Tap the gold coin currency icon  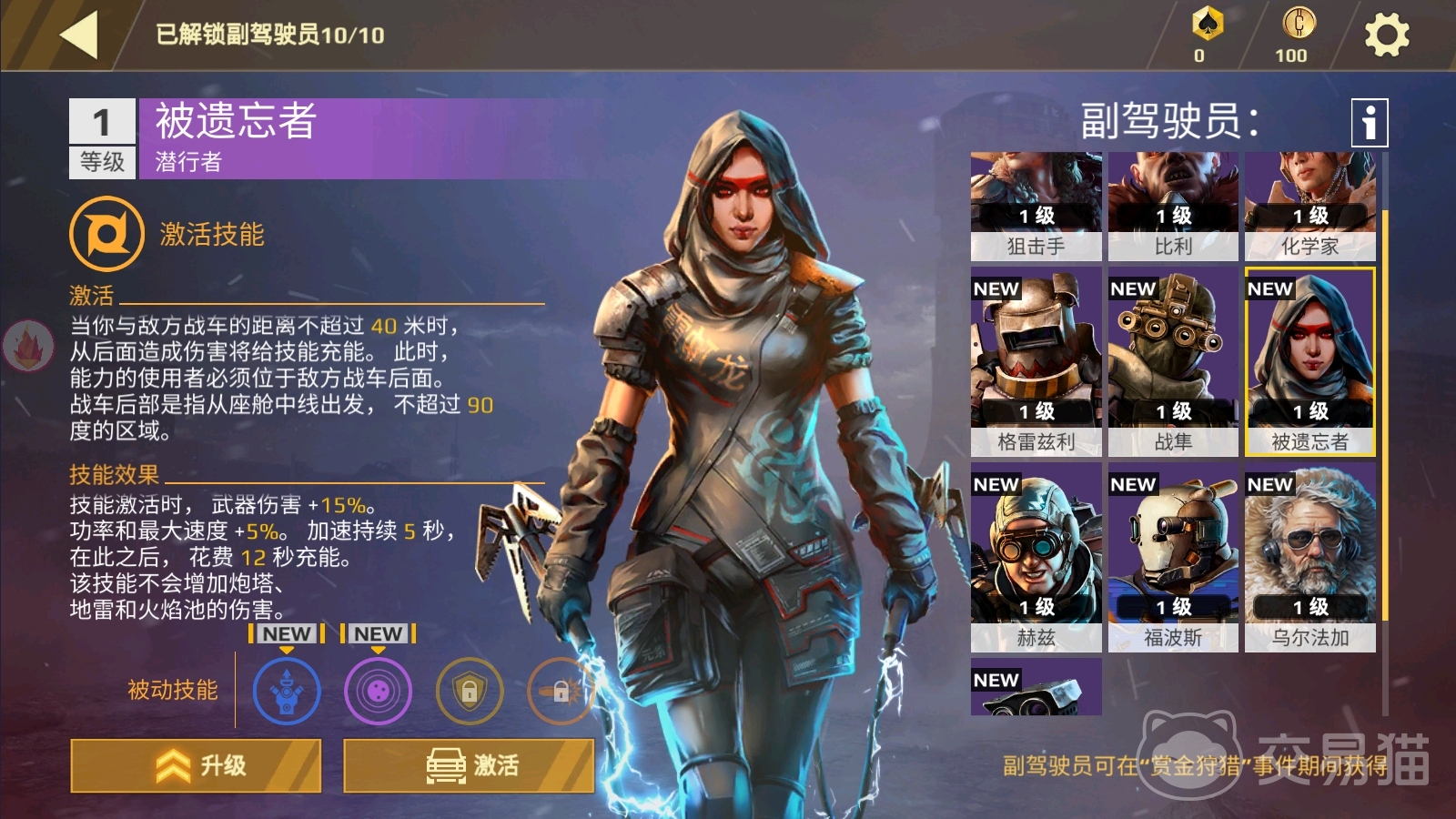point(1299,23)
